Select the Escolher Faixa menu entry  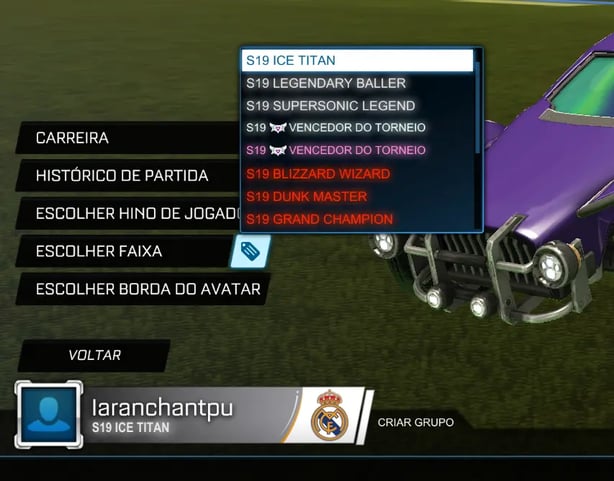click(x=99, y=251)
